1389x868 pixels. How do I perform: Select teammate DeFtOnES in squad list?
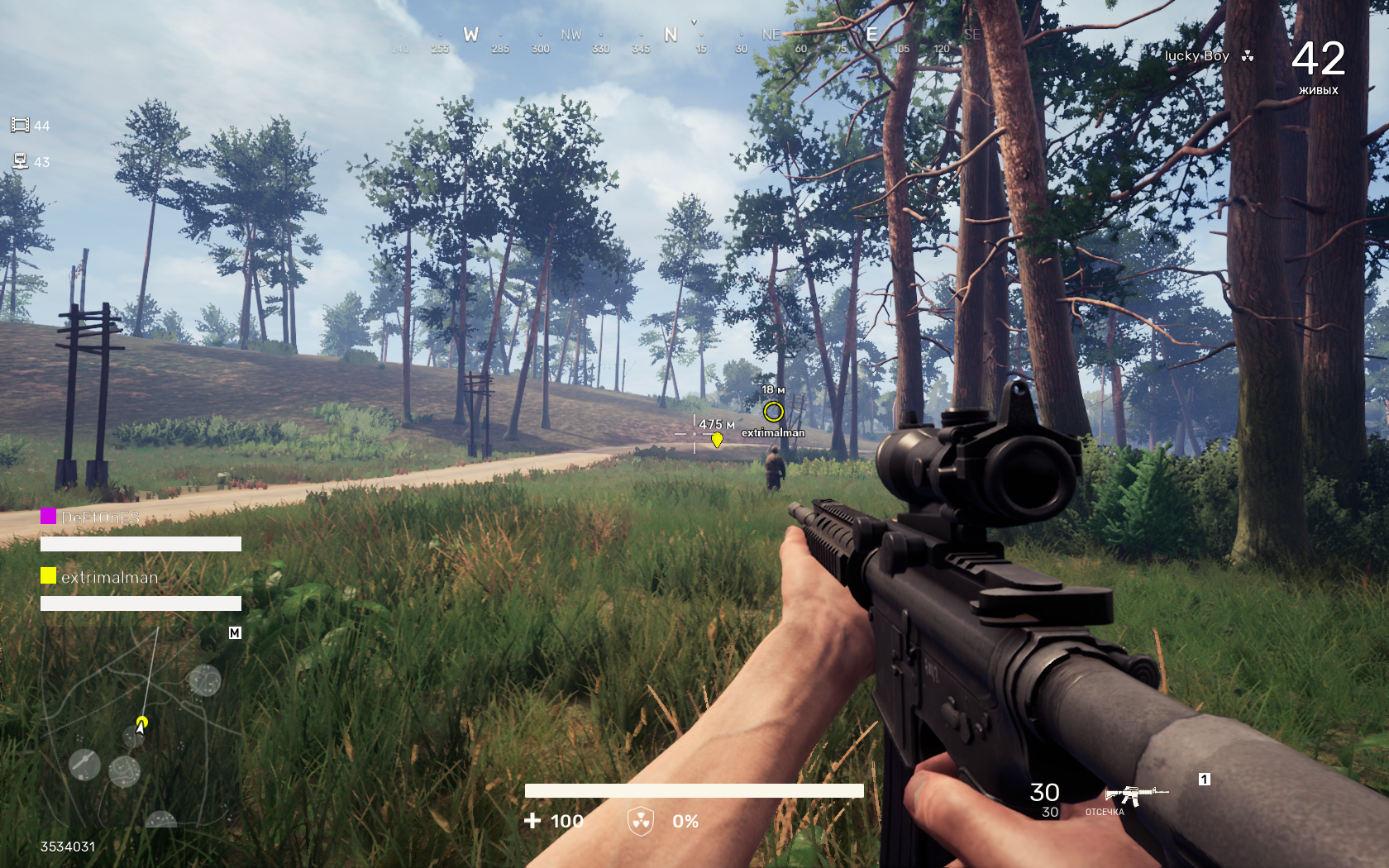tap(100, 518)
